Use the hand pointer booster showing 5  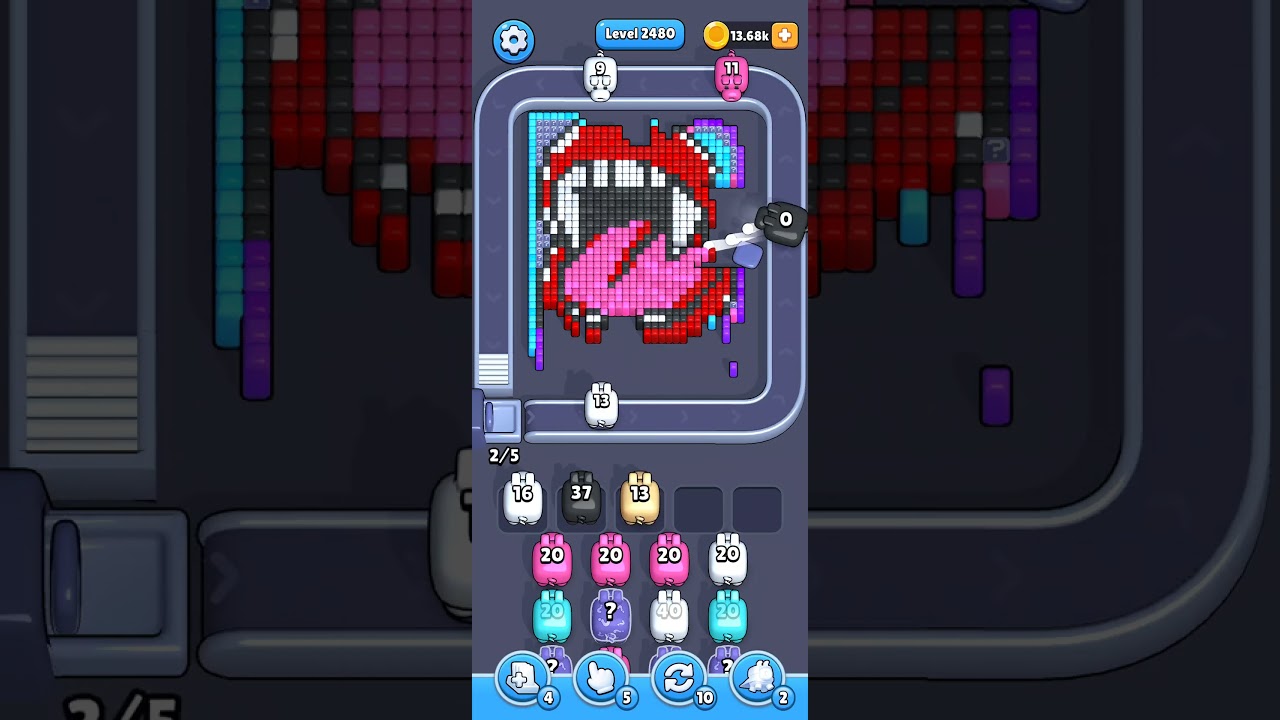(601, 678)
